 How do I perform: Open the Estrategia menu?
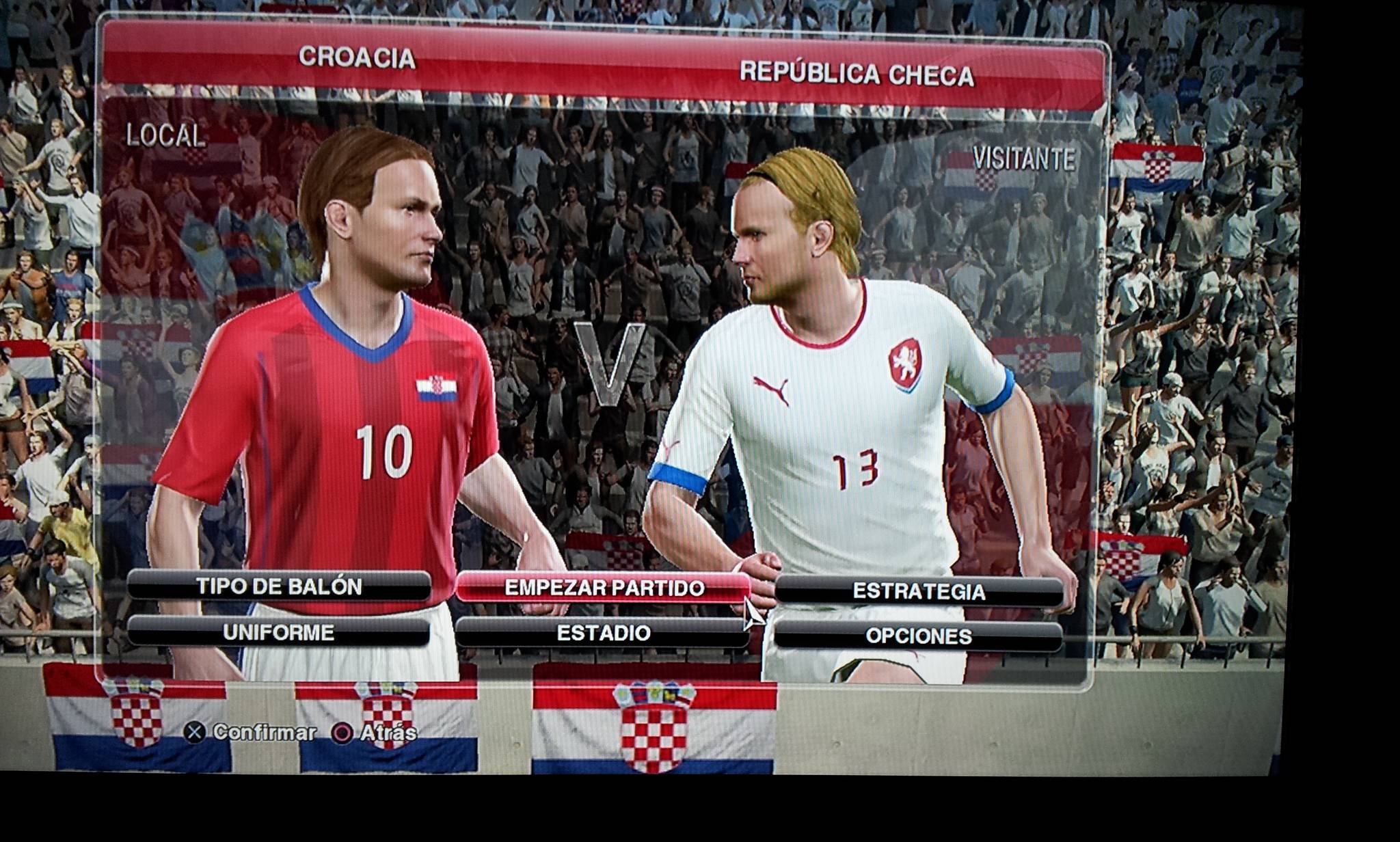pyautogui.click(x=918, y=591)
